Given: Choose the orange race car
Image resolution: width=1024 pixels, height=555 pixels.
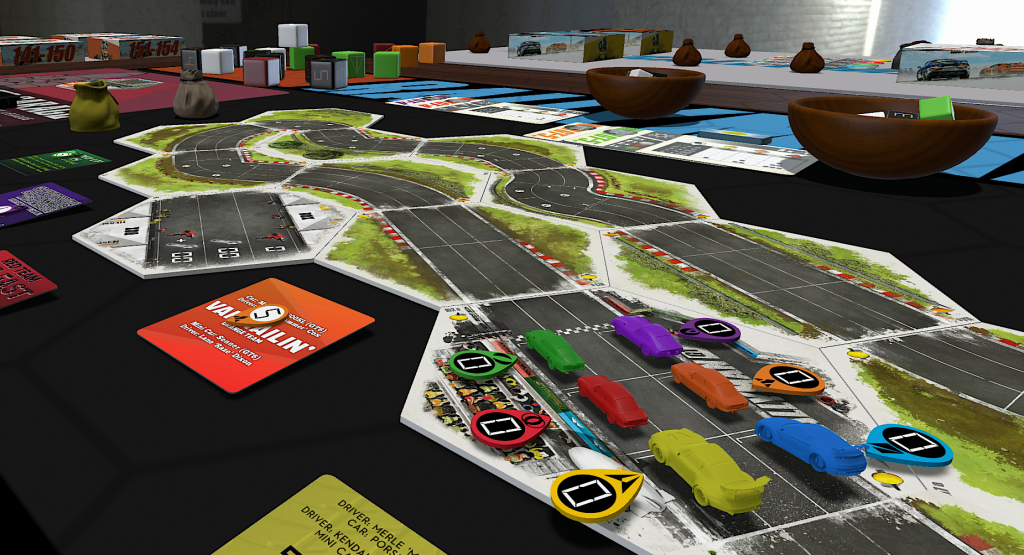Looking at the screenshot, I should pyautogui.click(x=708, y=385).
